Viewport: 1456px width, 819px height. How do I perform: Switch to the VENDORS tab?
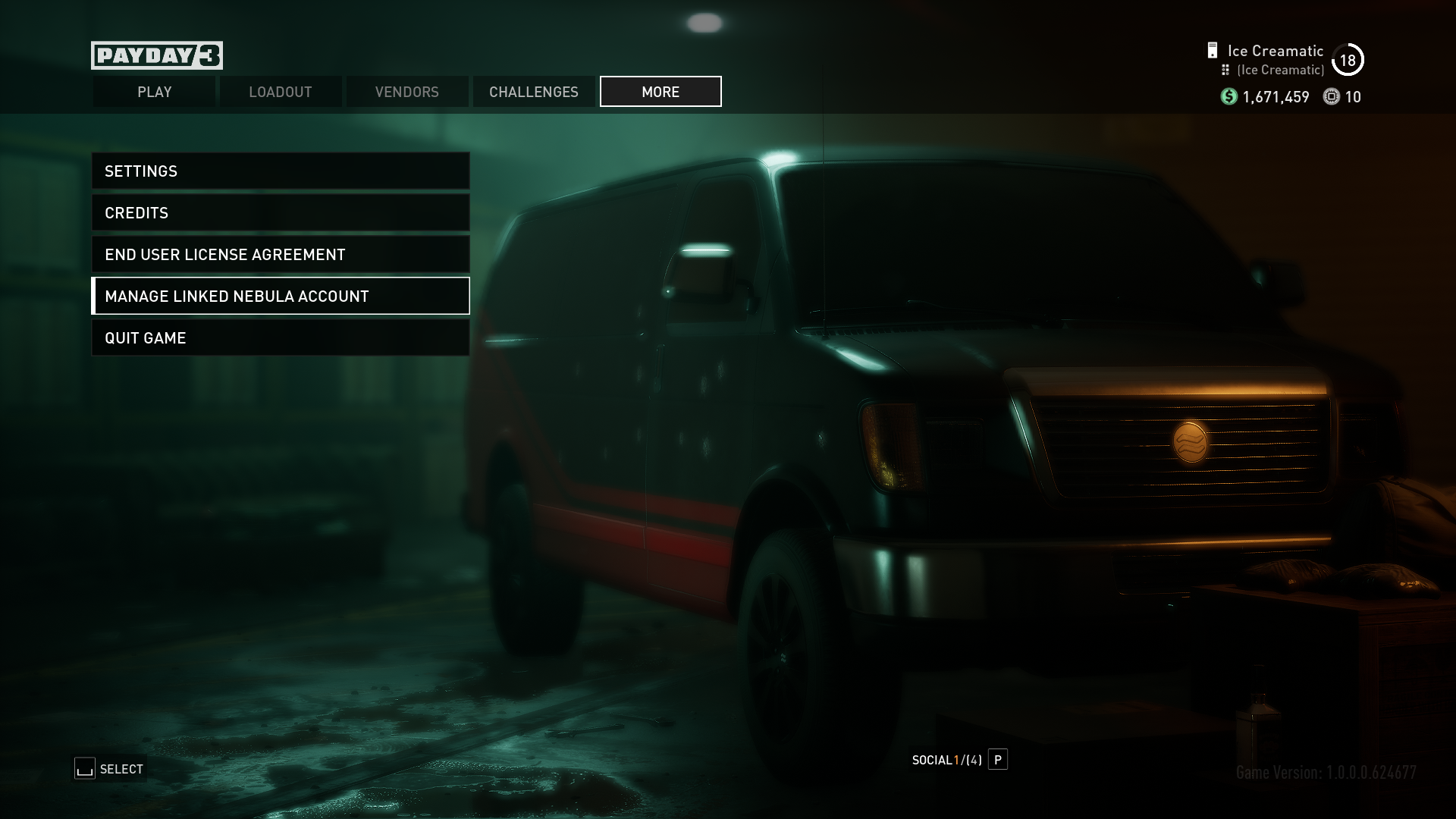[406, 91]
